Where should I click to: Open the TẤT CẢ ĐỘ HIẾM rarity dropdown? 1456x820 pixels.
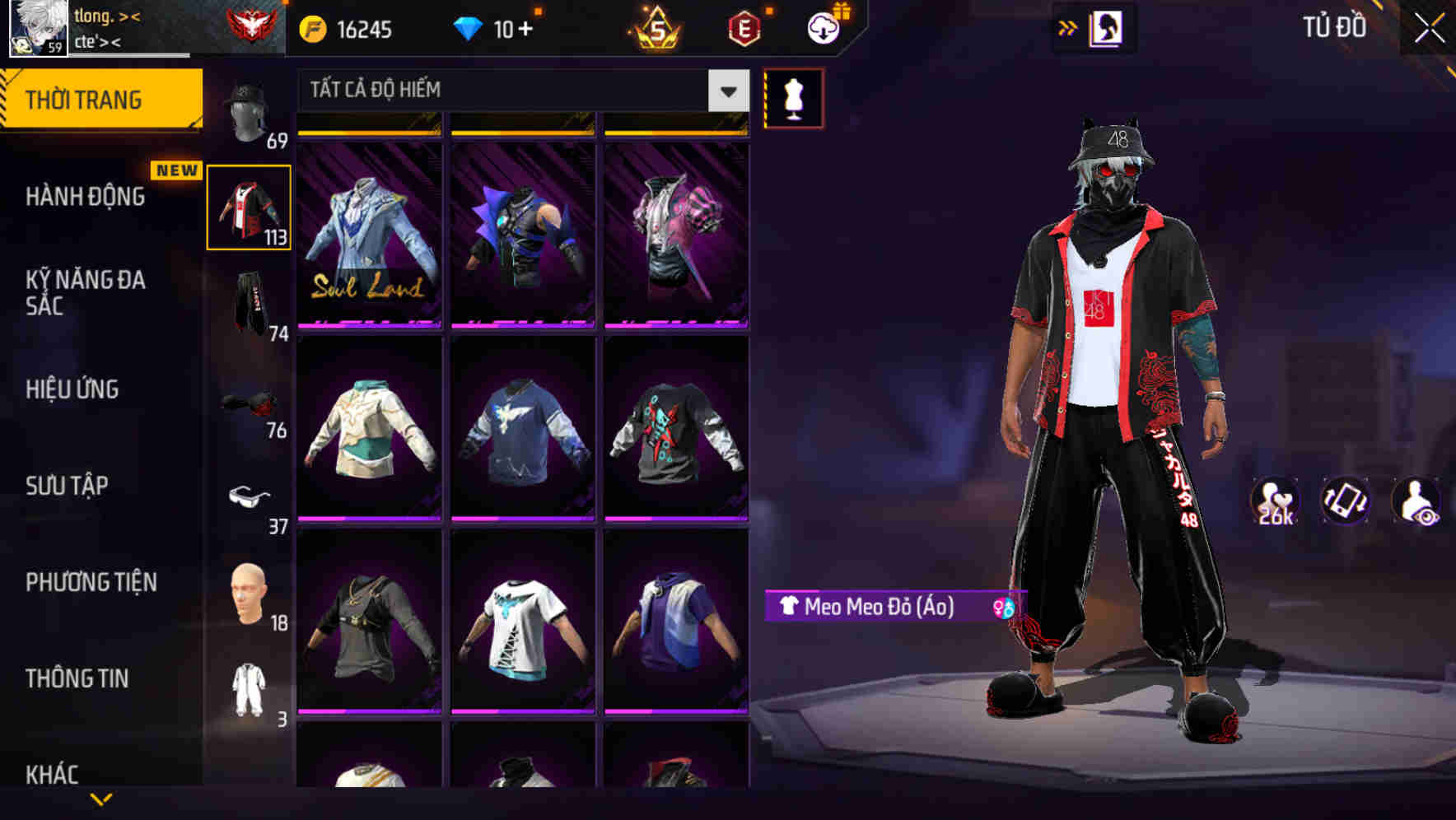click(519, 91)
